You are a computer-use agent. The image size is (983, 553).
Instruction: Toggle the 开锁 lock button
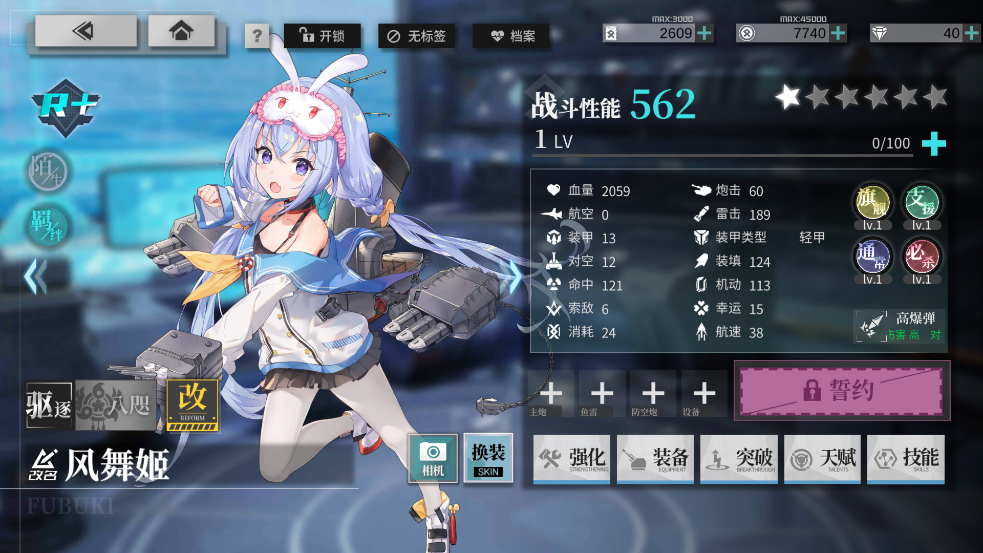322,36
